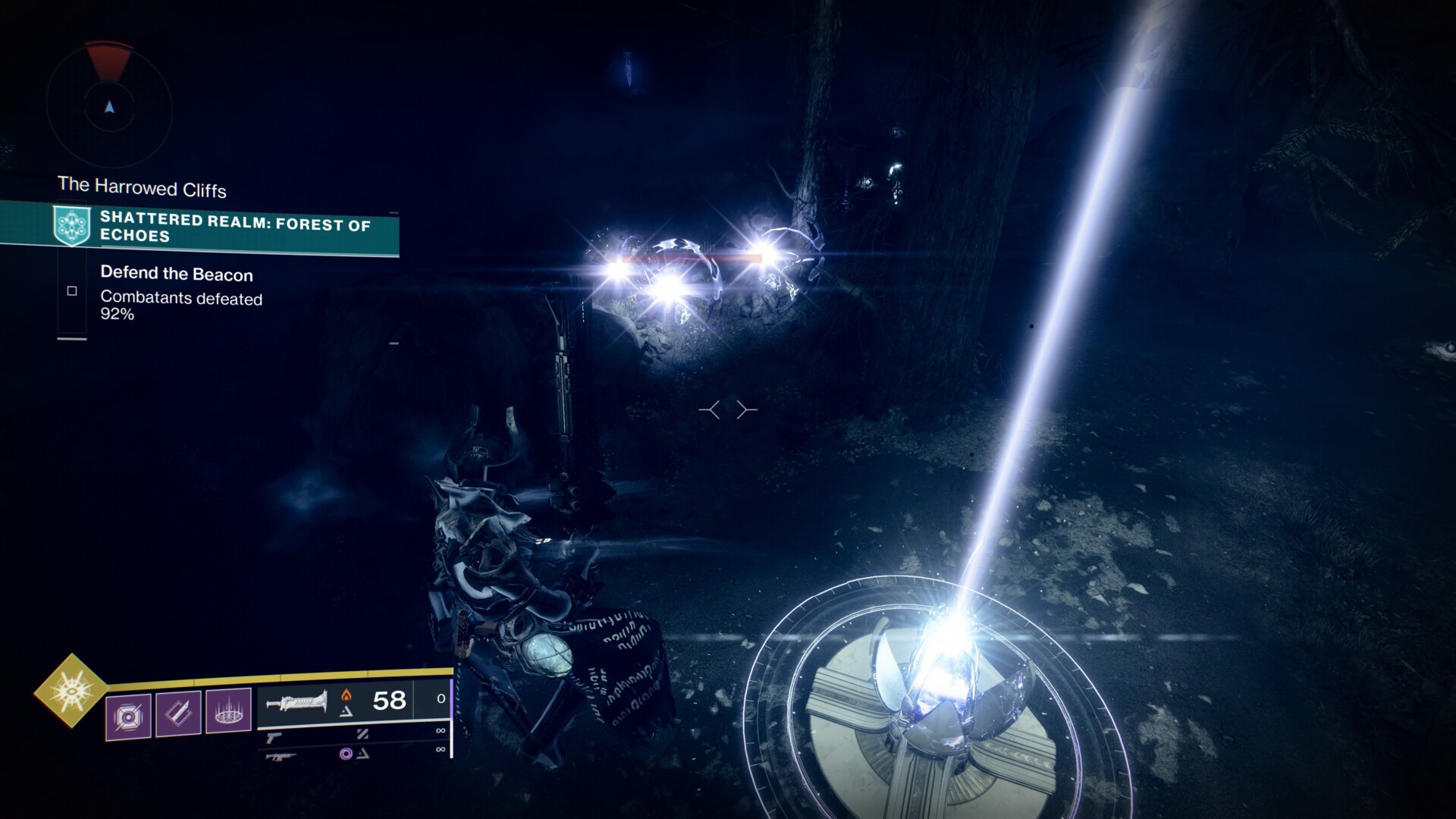This screenshot has width=1456, height=819.
Task: Switch to the sidearm weapon
Action: tap(274, 736)
